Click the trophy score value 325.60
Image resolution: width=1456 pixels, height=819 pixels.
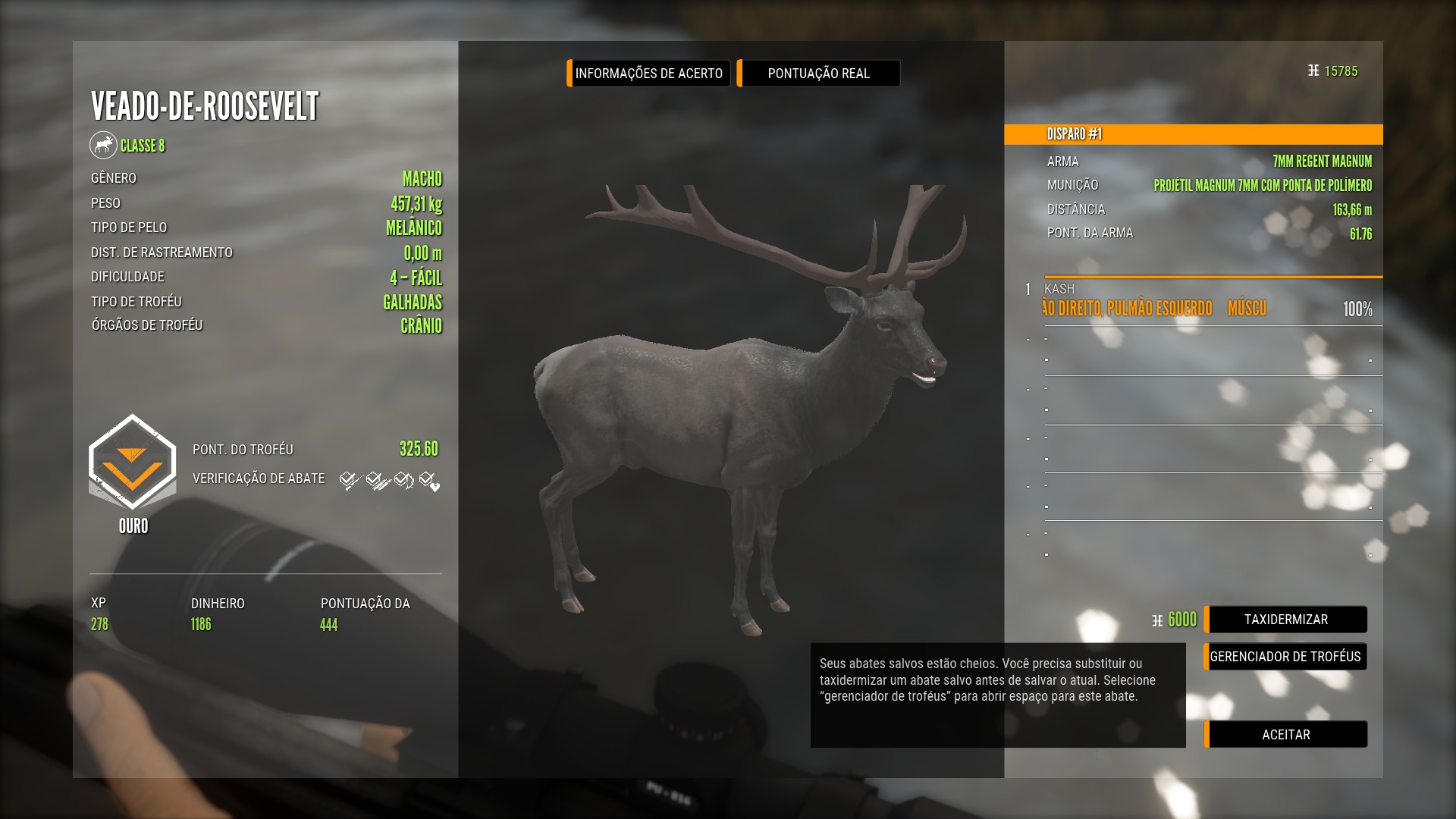[419, 449]
